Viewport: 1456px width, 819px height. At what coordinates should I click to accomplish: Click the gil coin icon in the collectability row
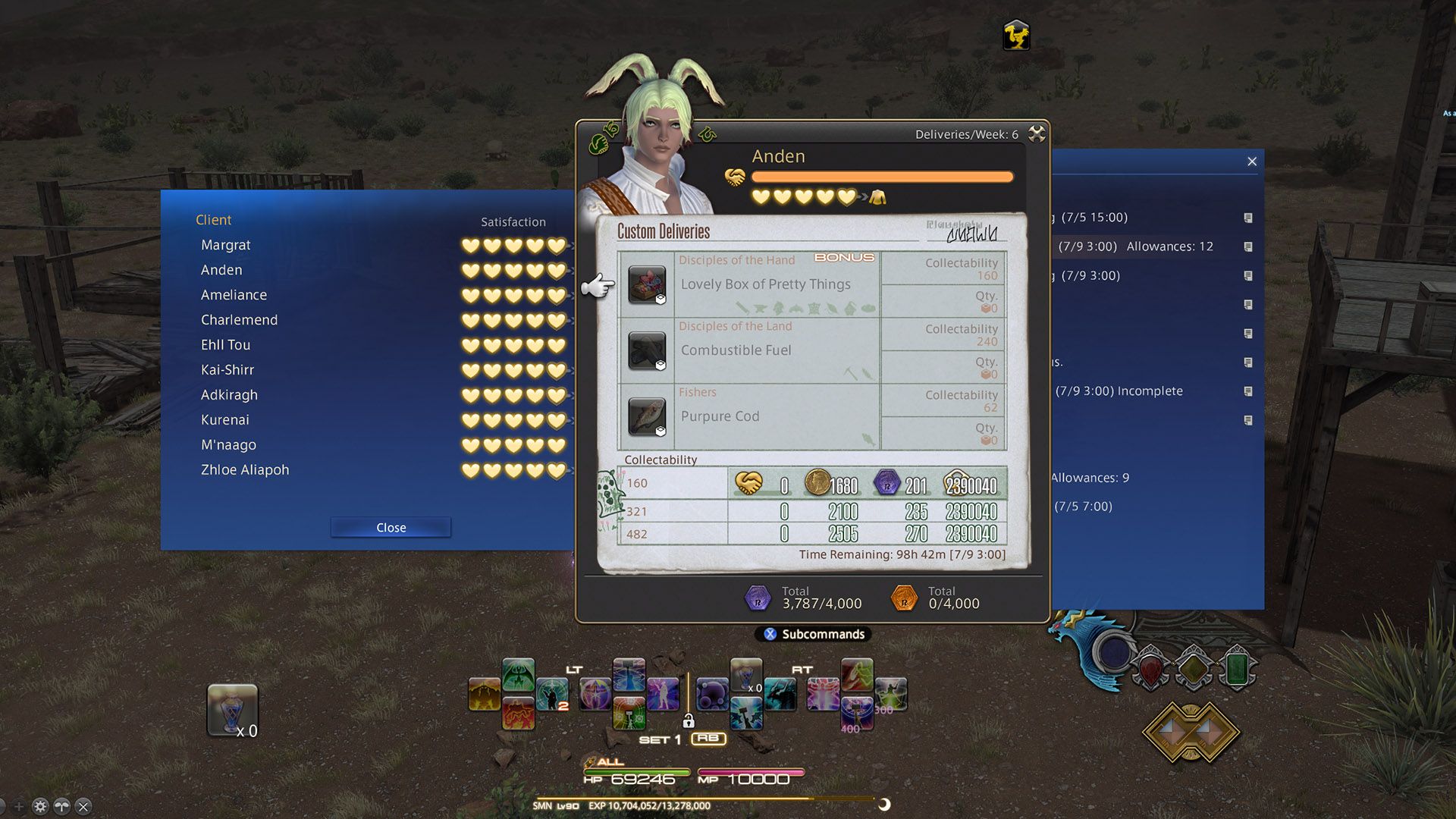tap(819, 484)
